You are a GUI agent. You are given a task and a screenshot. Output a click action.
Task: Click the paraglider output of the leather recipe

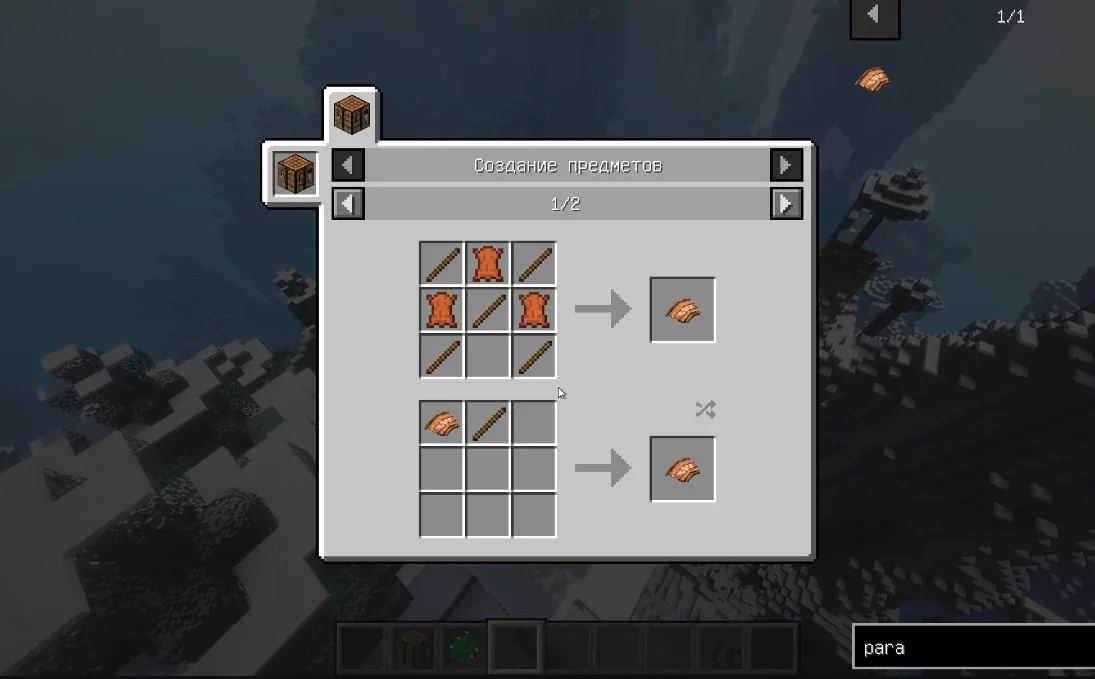coord(683,310)
